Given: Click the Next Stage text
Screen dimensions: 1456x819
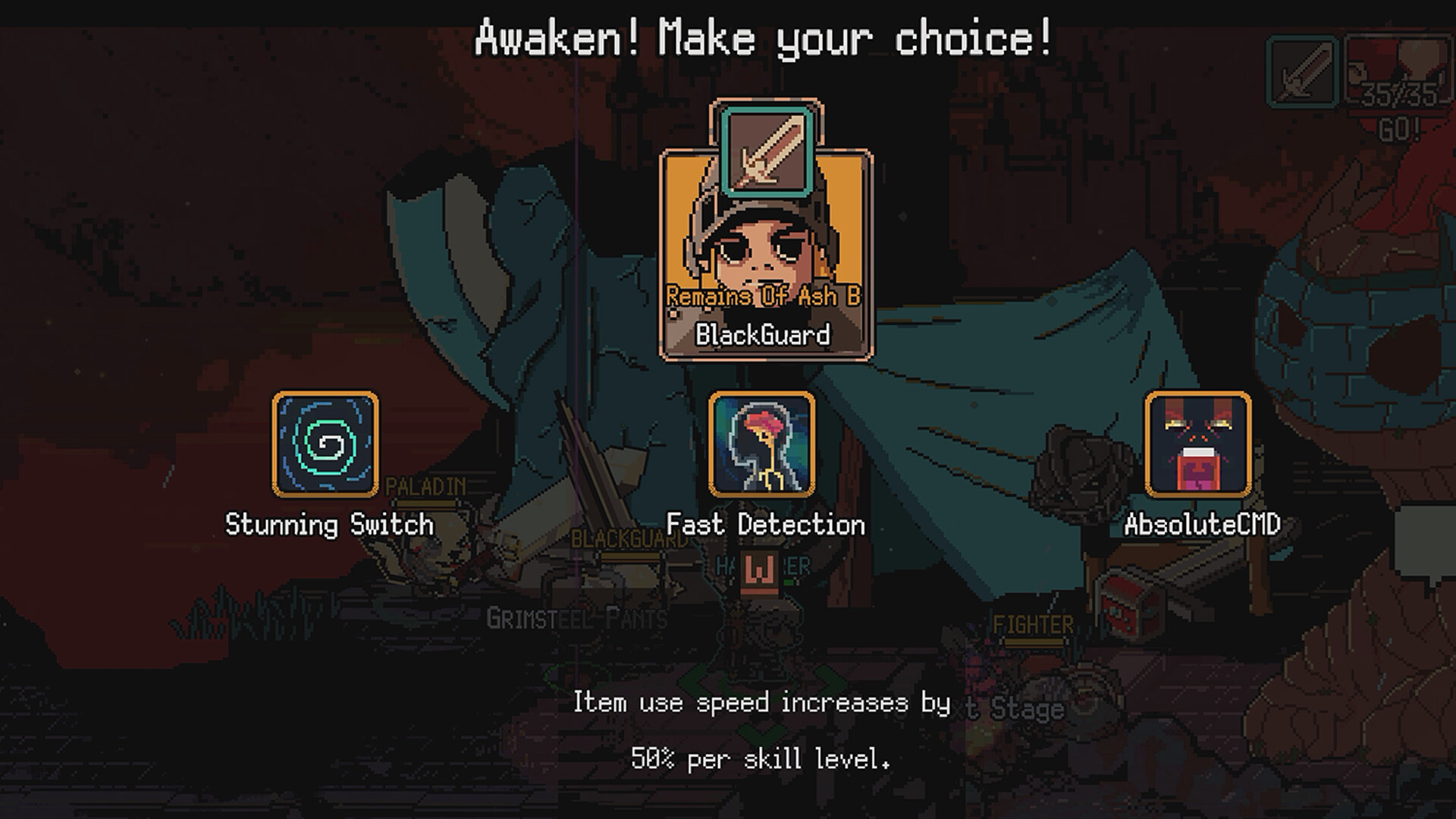Looking at the screenshot, I should pos(1001,706).
